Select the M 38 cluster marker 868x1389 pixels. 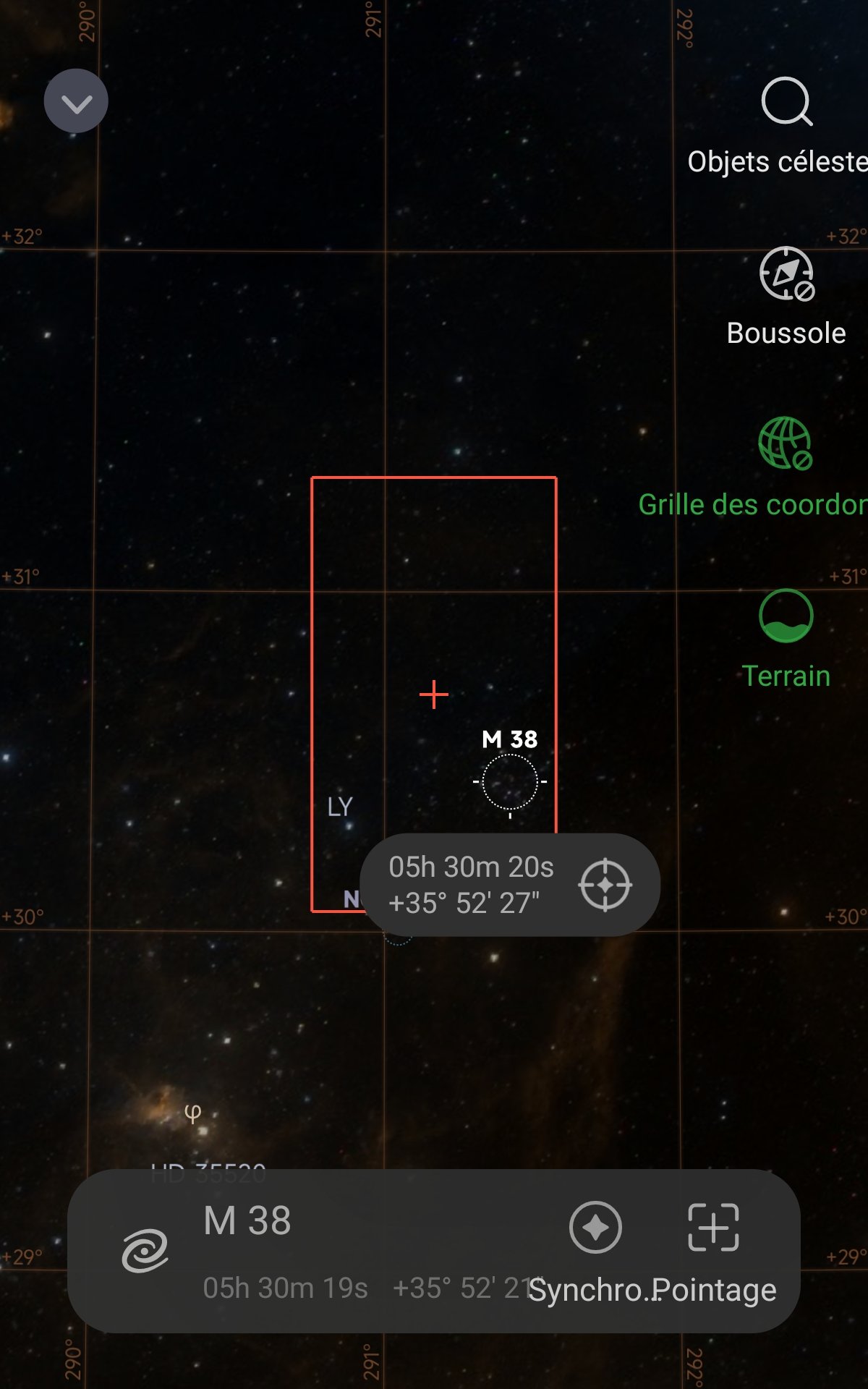point(510,782)
